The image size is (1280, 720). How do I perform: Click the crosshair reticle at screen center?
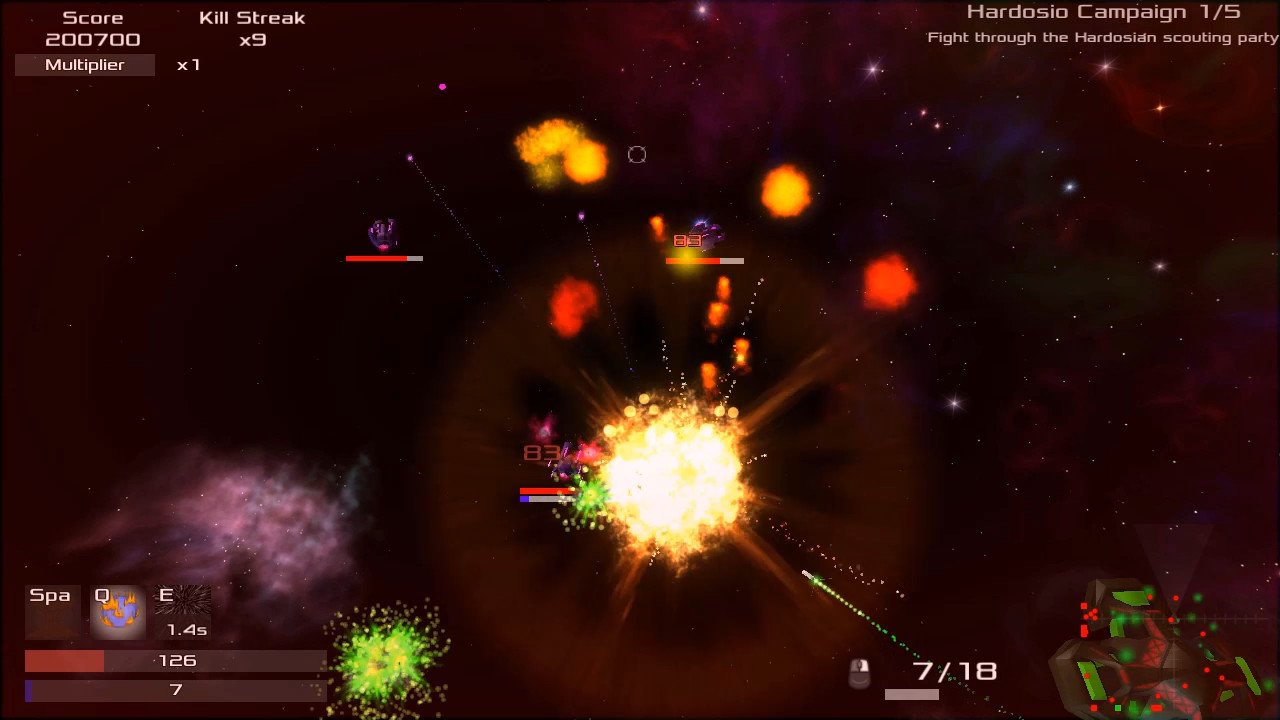(637, 154)
